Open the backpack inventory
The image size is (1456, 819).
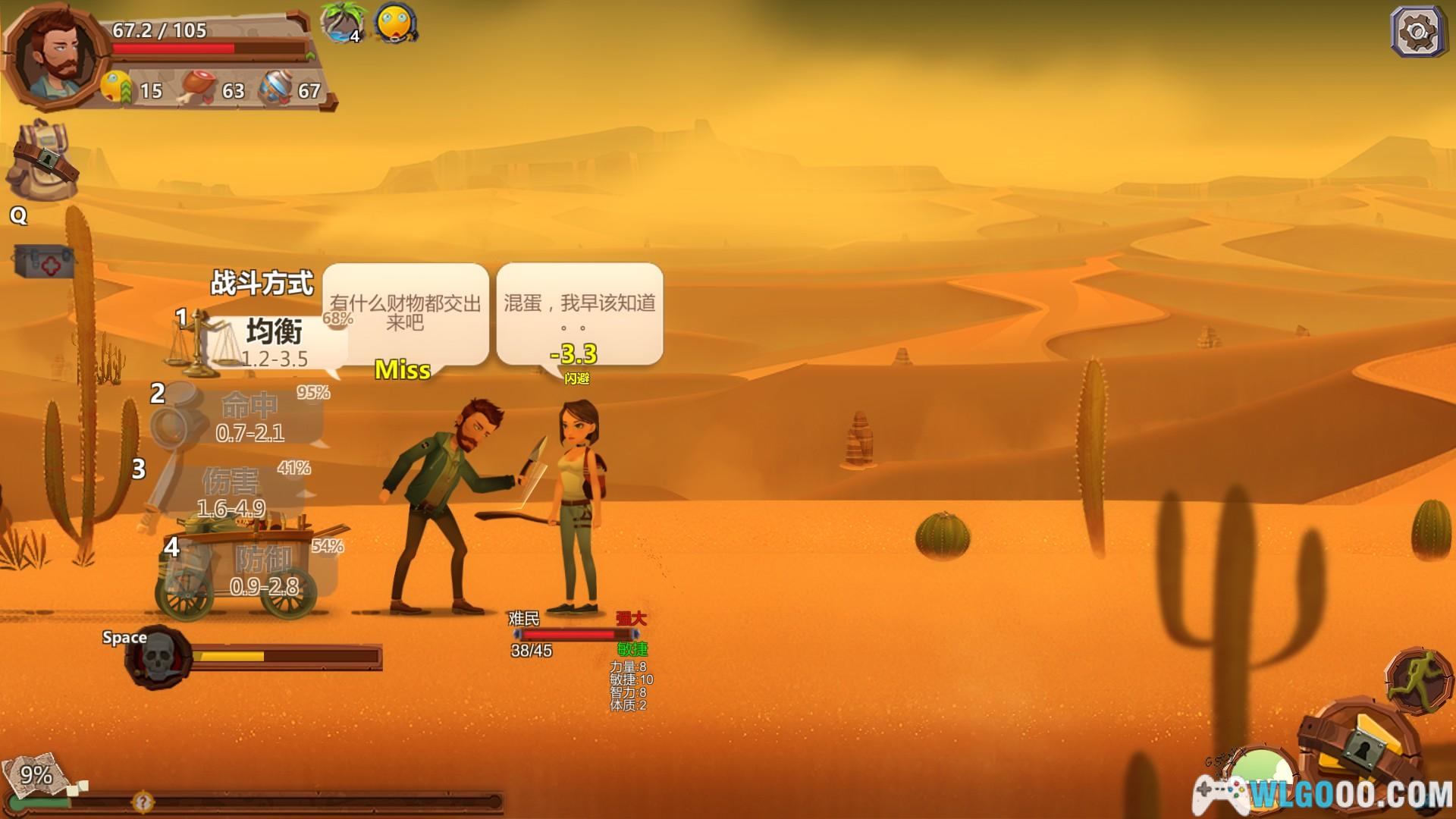(x=43, y=159)
